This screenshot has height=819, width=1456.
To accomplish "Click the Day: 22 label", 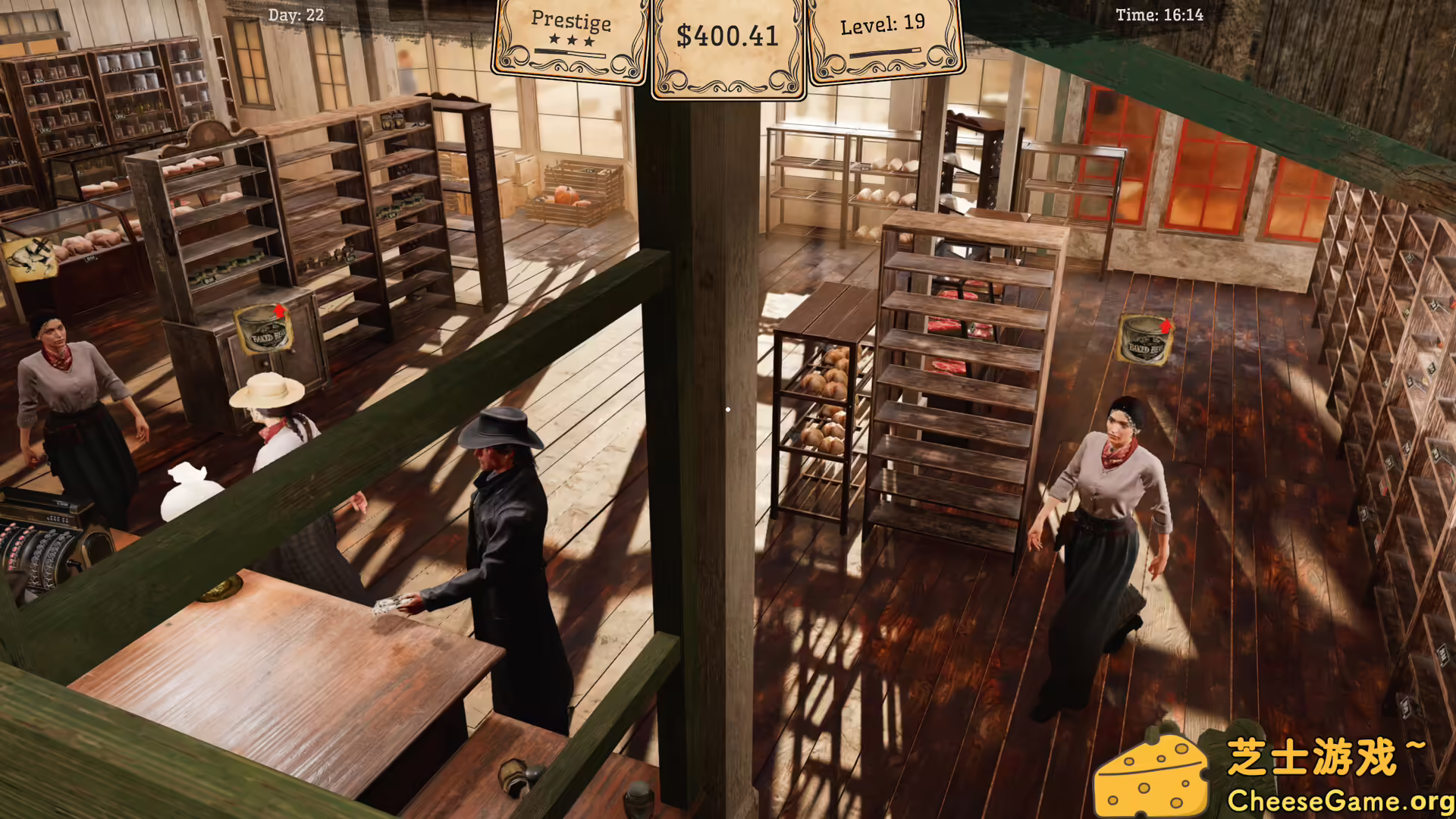I will (294, 14).
